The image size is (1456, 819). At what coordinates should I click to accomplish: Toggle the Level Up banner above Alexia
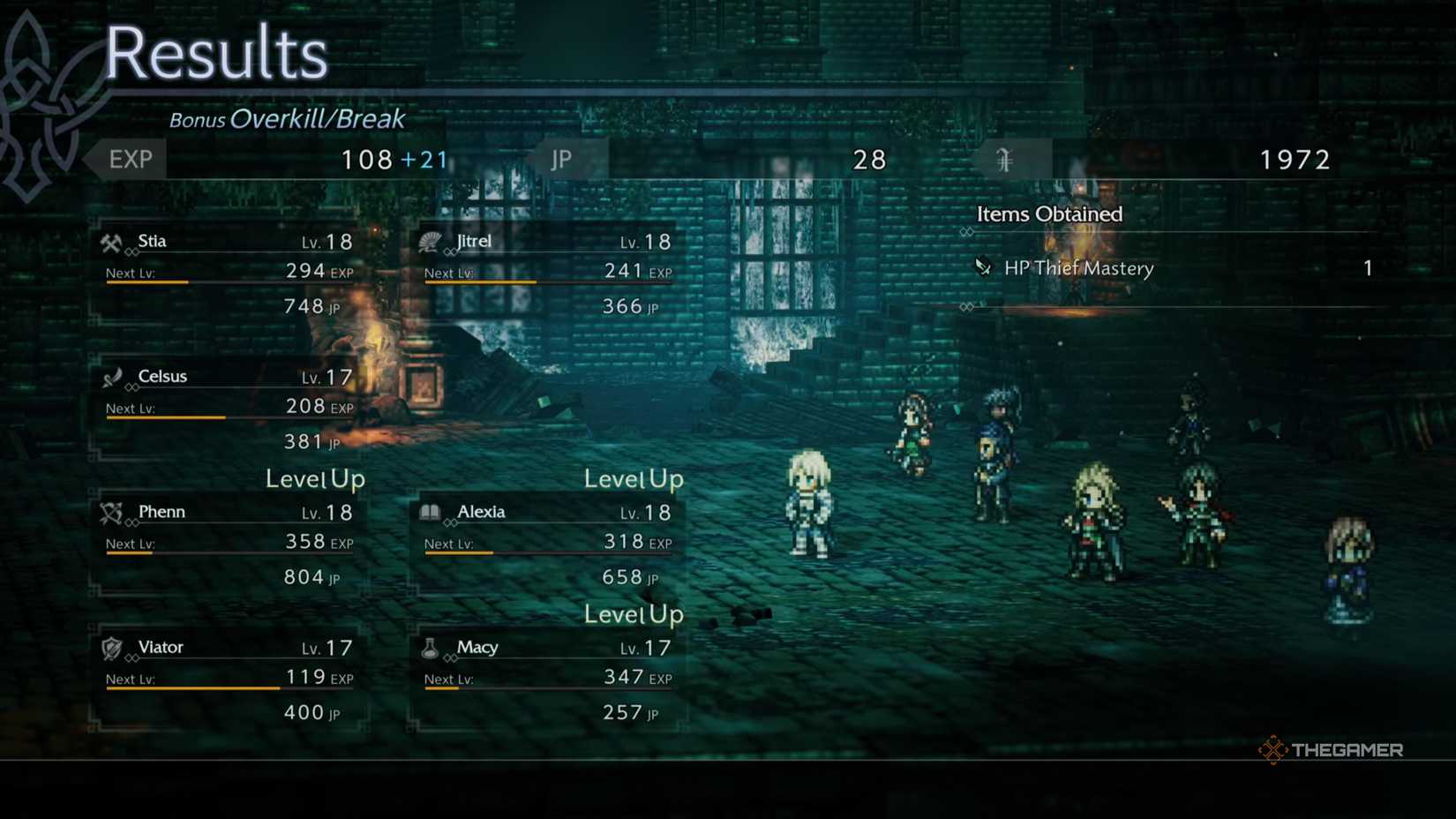(x=633, y=478)
